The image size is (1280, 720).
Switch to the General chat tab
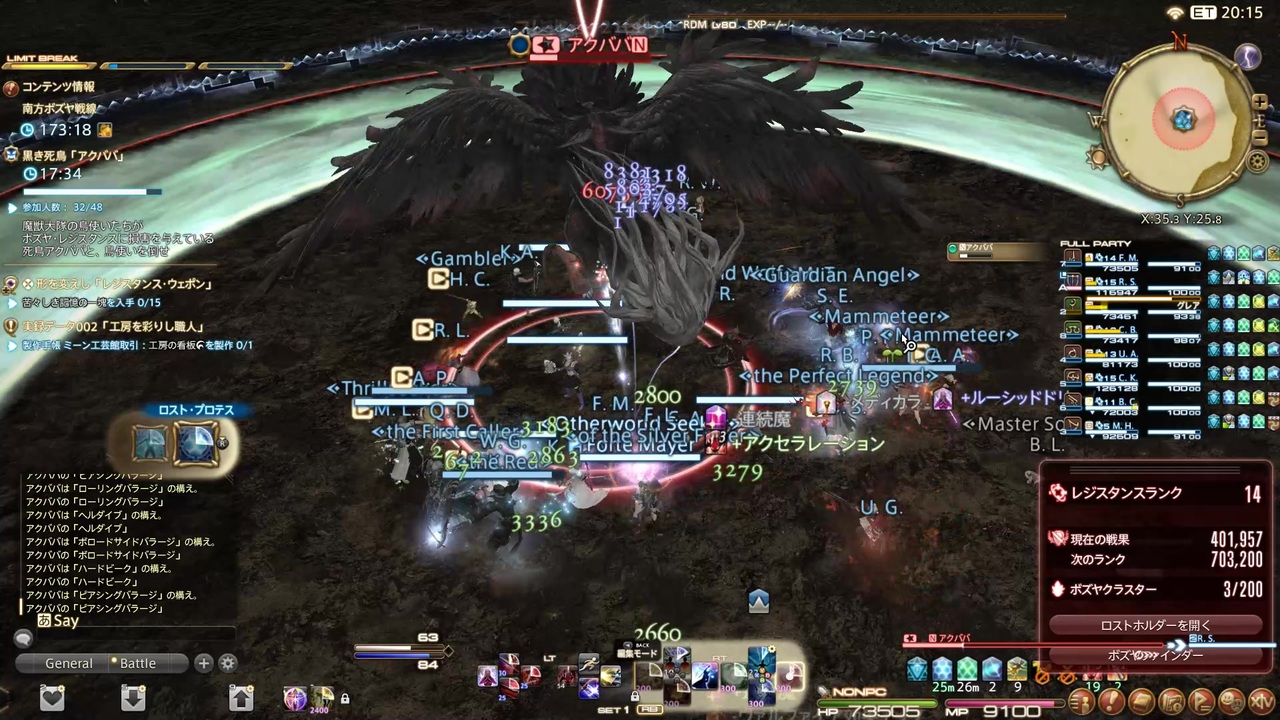pyautogui.click(x=69, y=663)
